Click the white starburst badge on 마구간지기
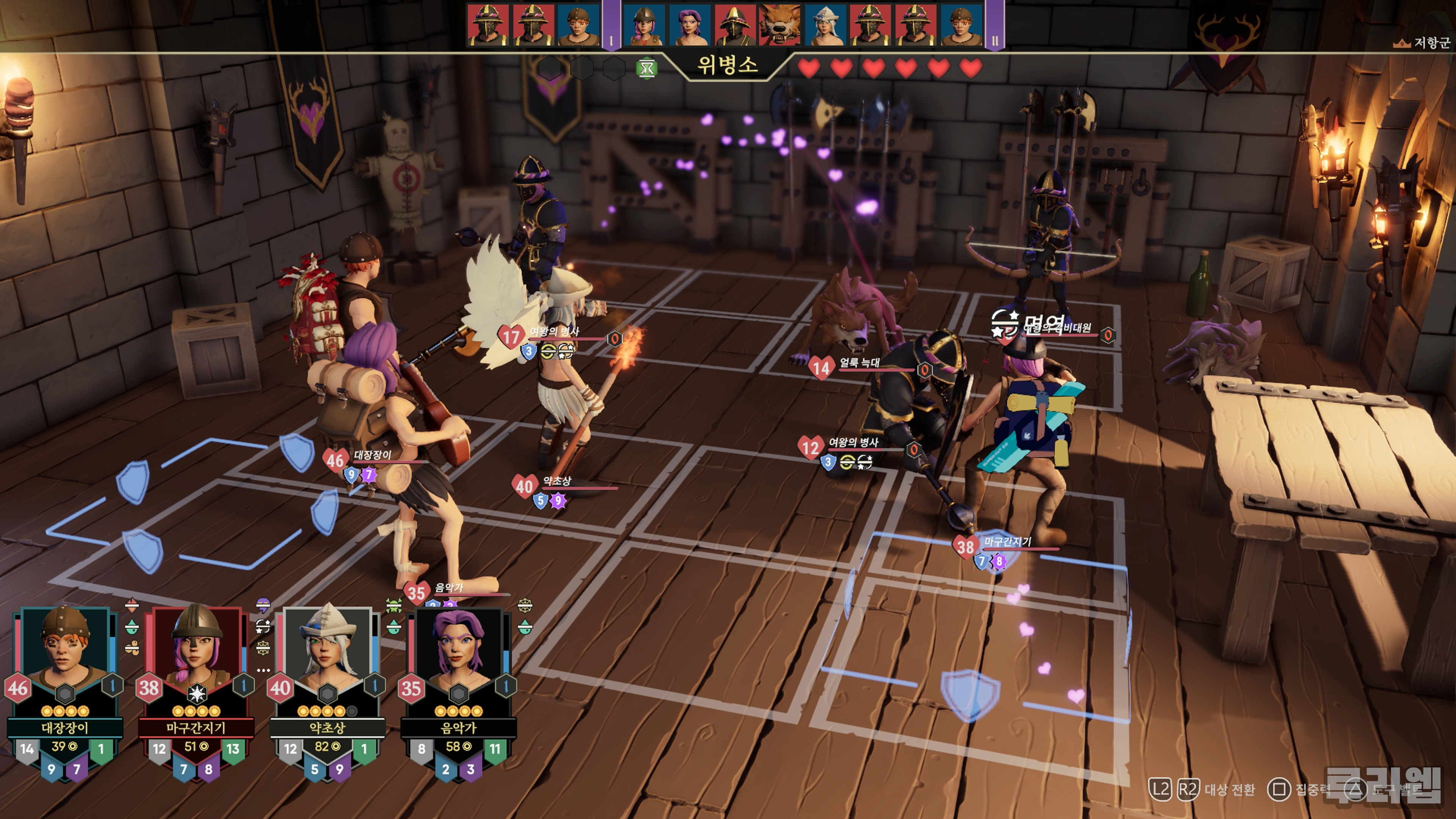This screenshot has width=1456, height=819. pos(196,693)
